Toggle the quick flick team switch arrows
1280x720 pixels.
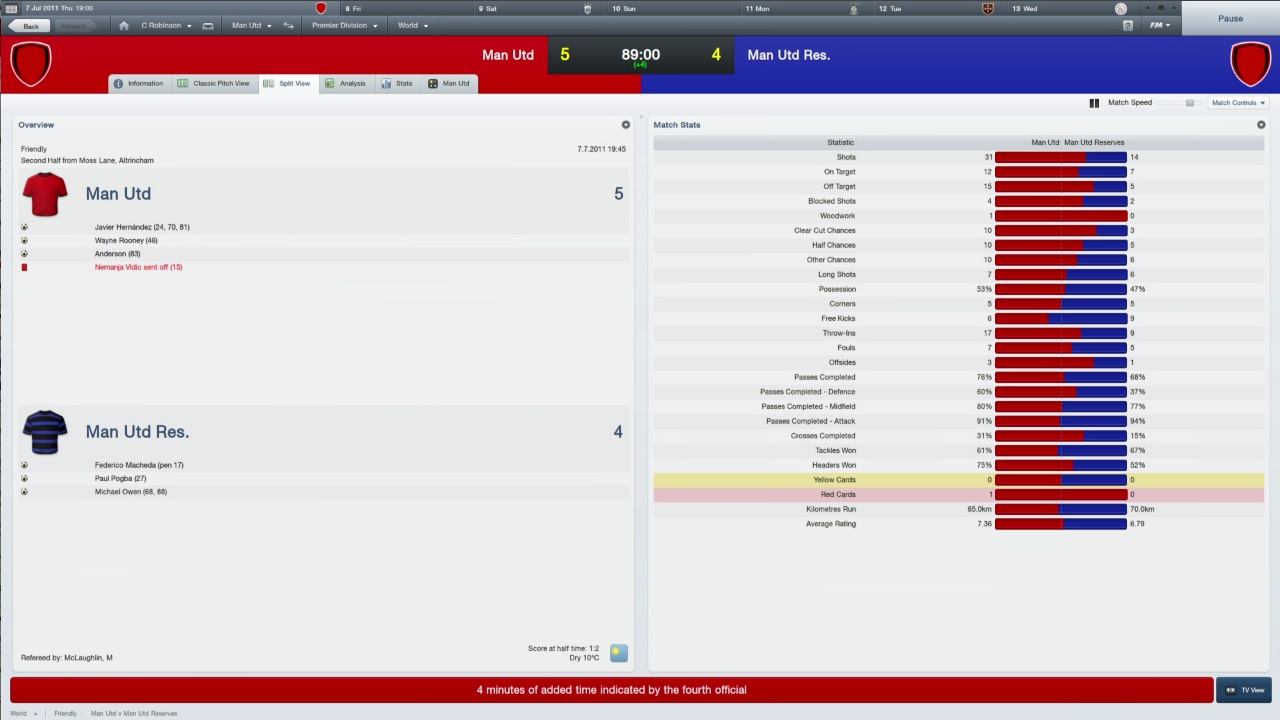pyautogui.click(x=288, y=25)
